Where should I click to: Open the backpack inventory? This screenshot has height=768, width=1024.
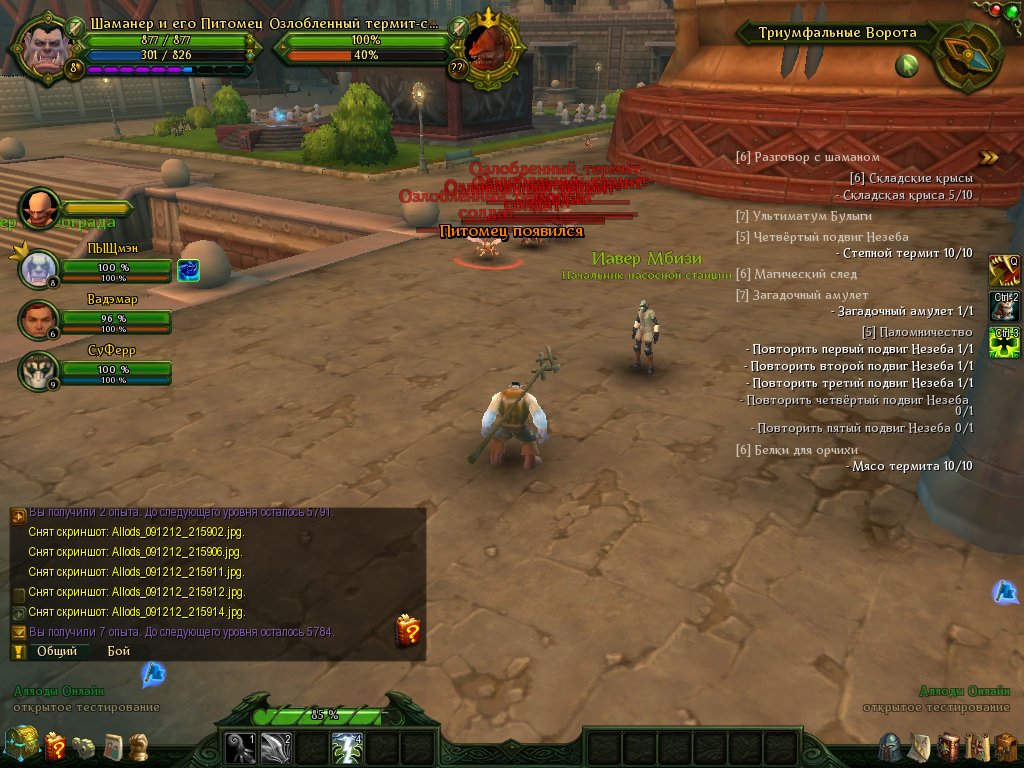pyautogui.click(x=1005, y=746)
